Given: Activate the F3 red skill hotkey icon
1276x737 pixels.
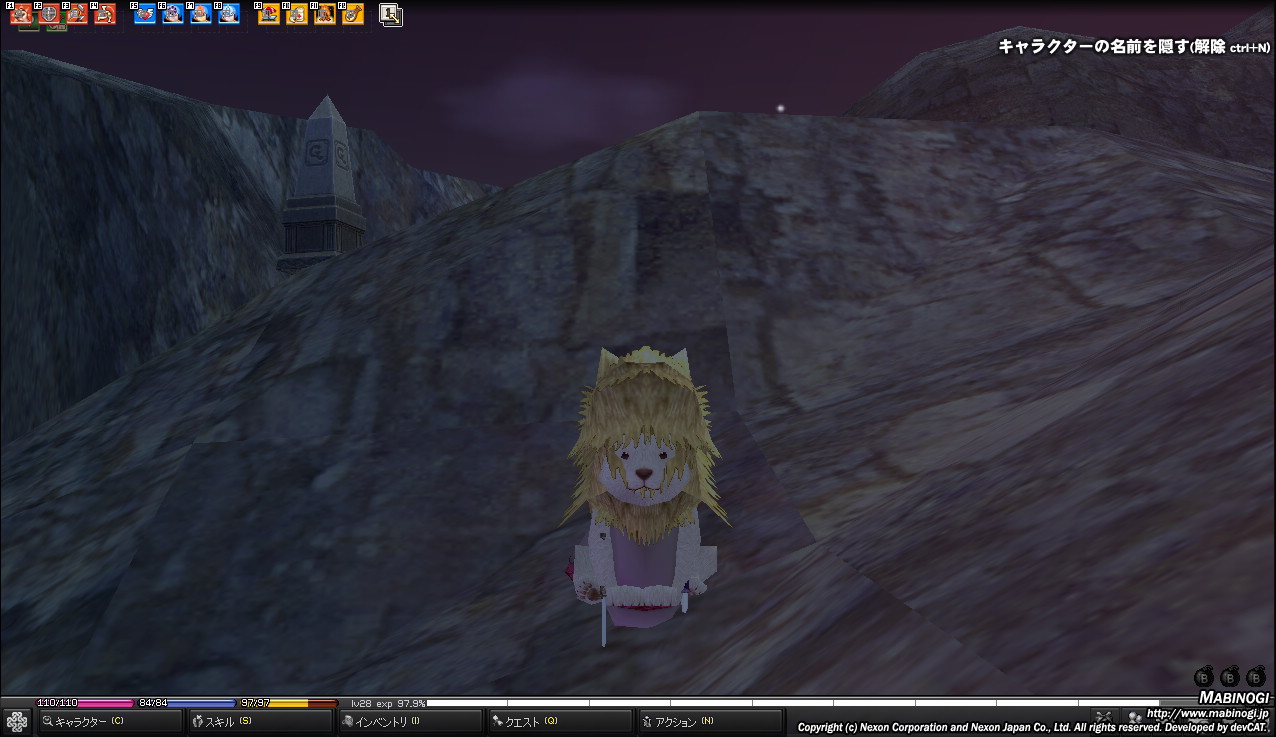Looking at the screenshot, I should coord(77,14).
